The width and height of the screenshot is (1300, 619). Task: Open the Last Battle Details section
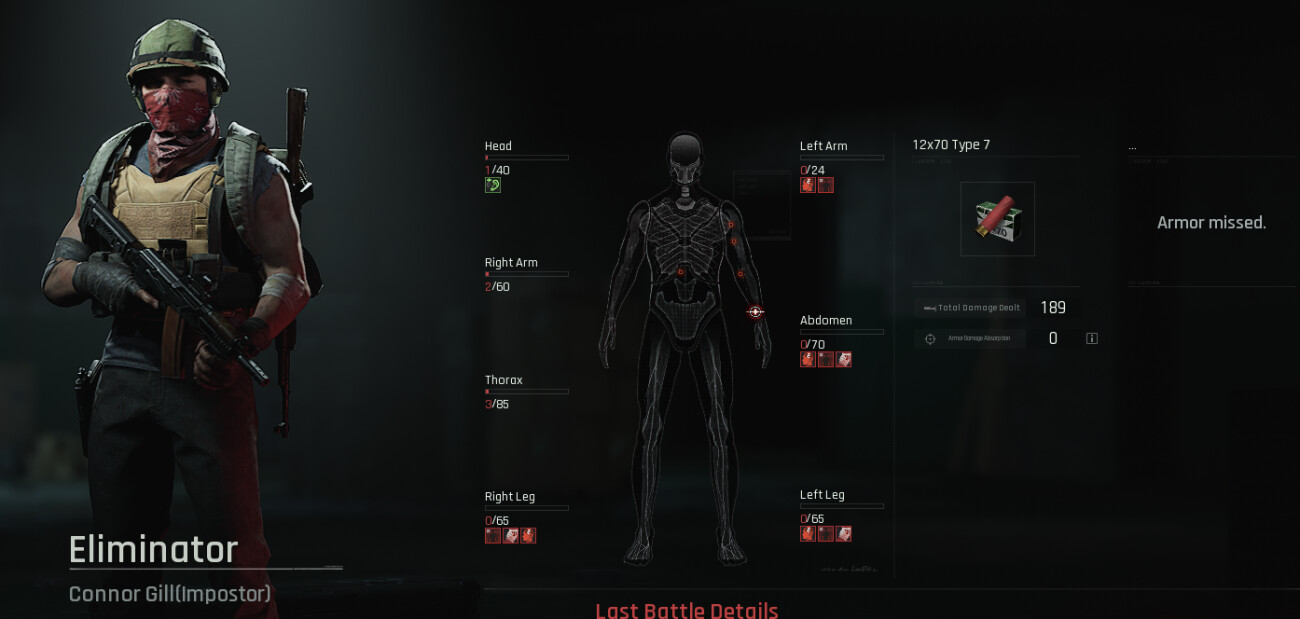click(x=686, y=610)
